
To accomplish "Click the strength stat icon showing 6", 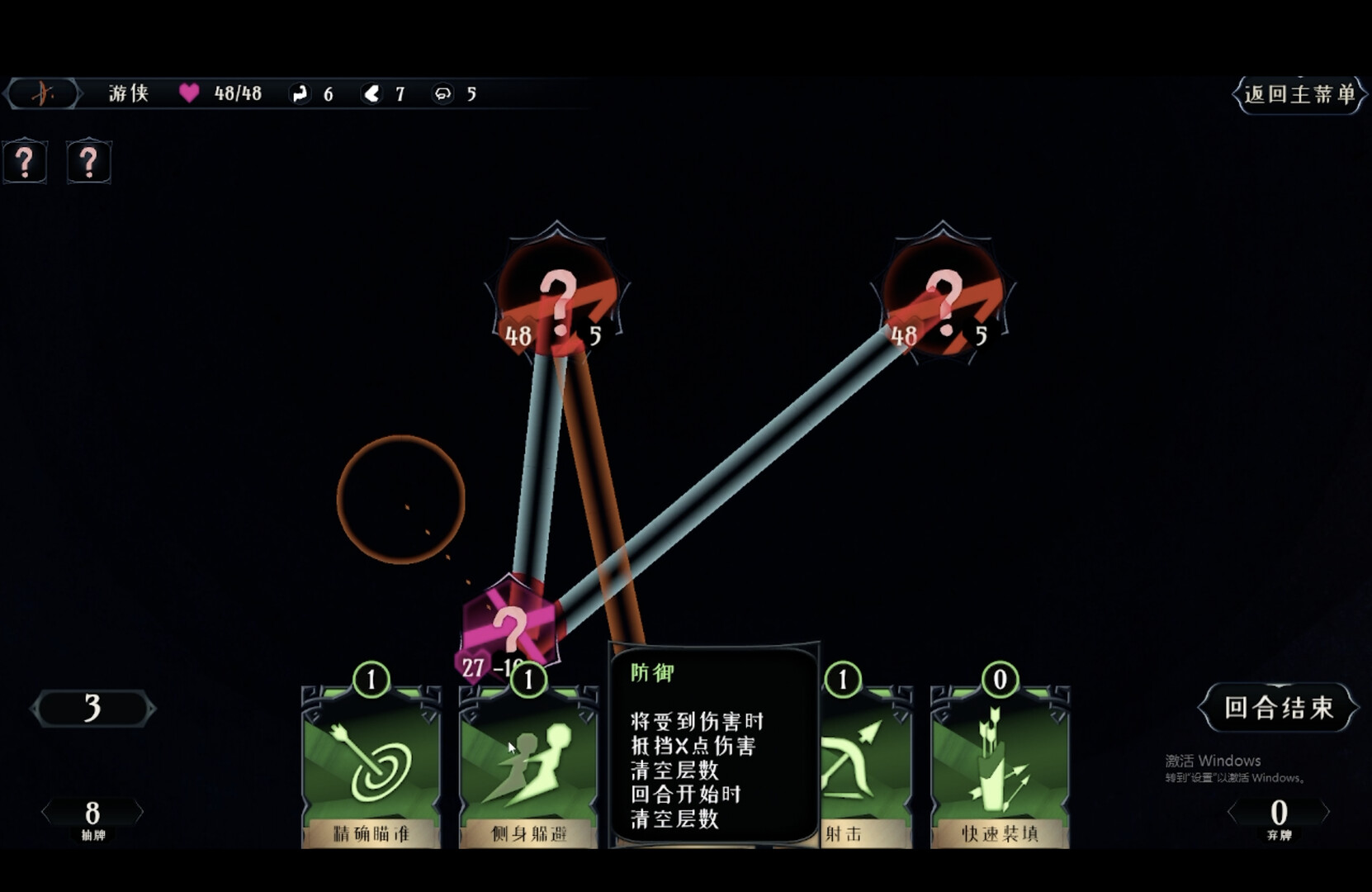I will click(300, 93).
